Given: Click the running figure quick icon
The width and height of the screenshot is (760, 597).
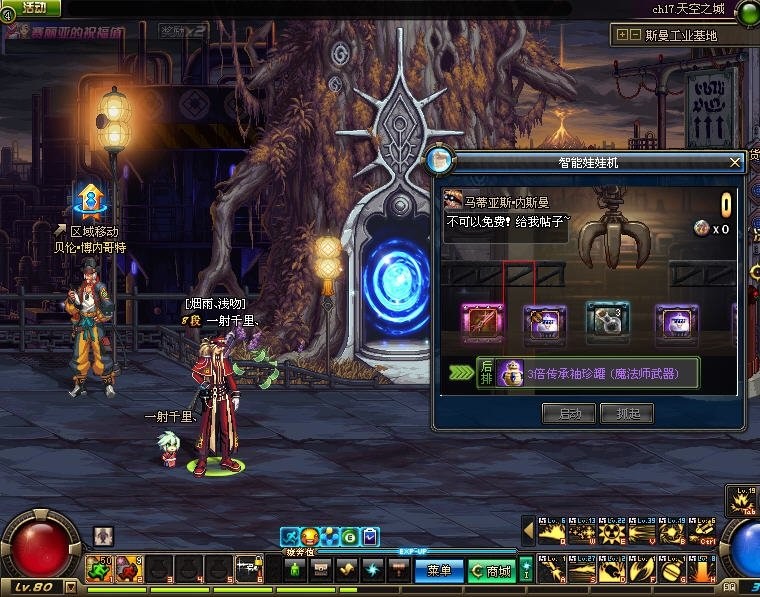Looking at the screenshot, I should 289,537.
